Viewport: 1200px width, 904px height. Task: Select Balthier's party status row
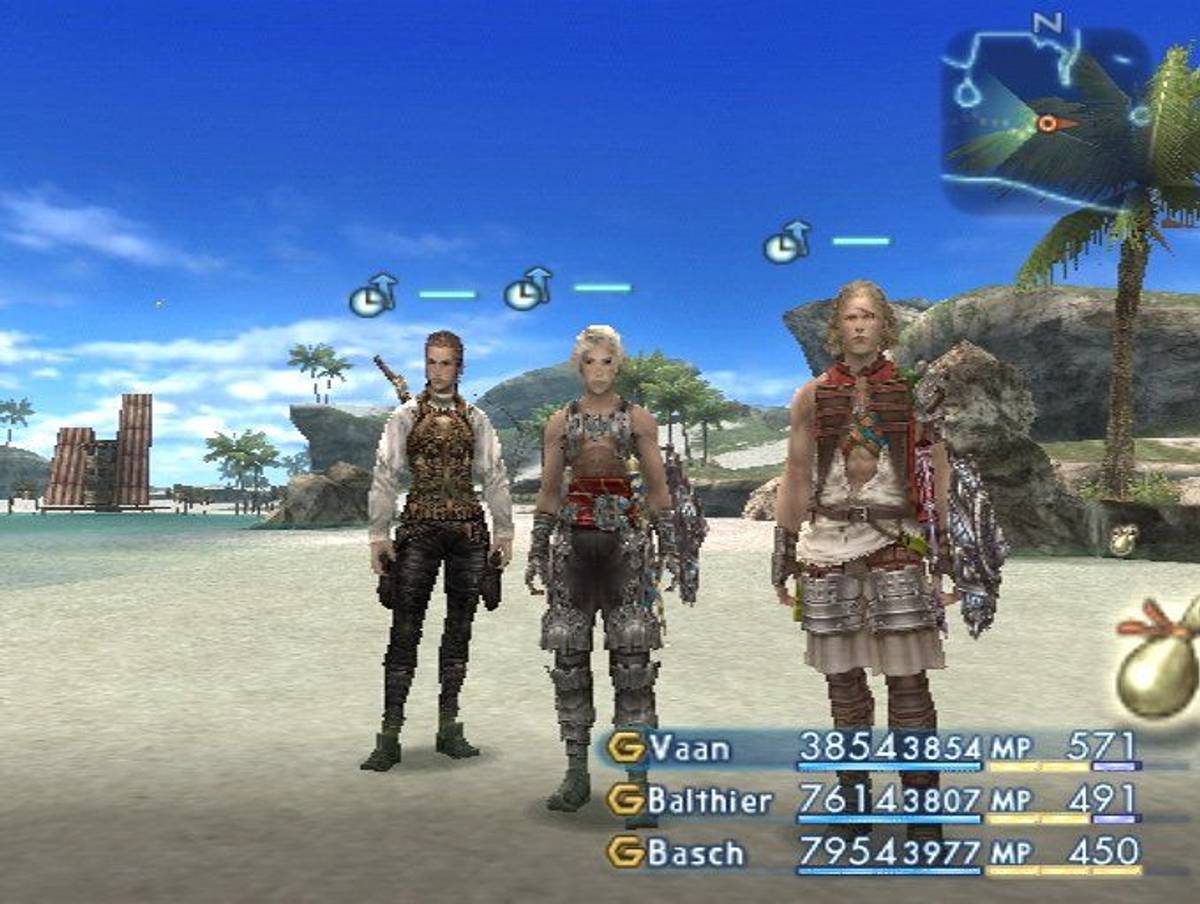pos(872,800)
